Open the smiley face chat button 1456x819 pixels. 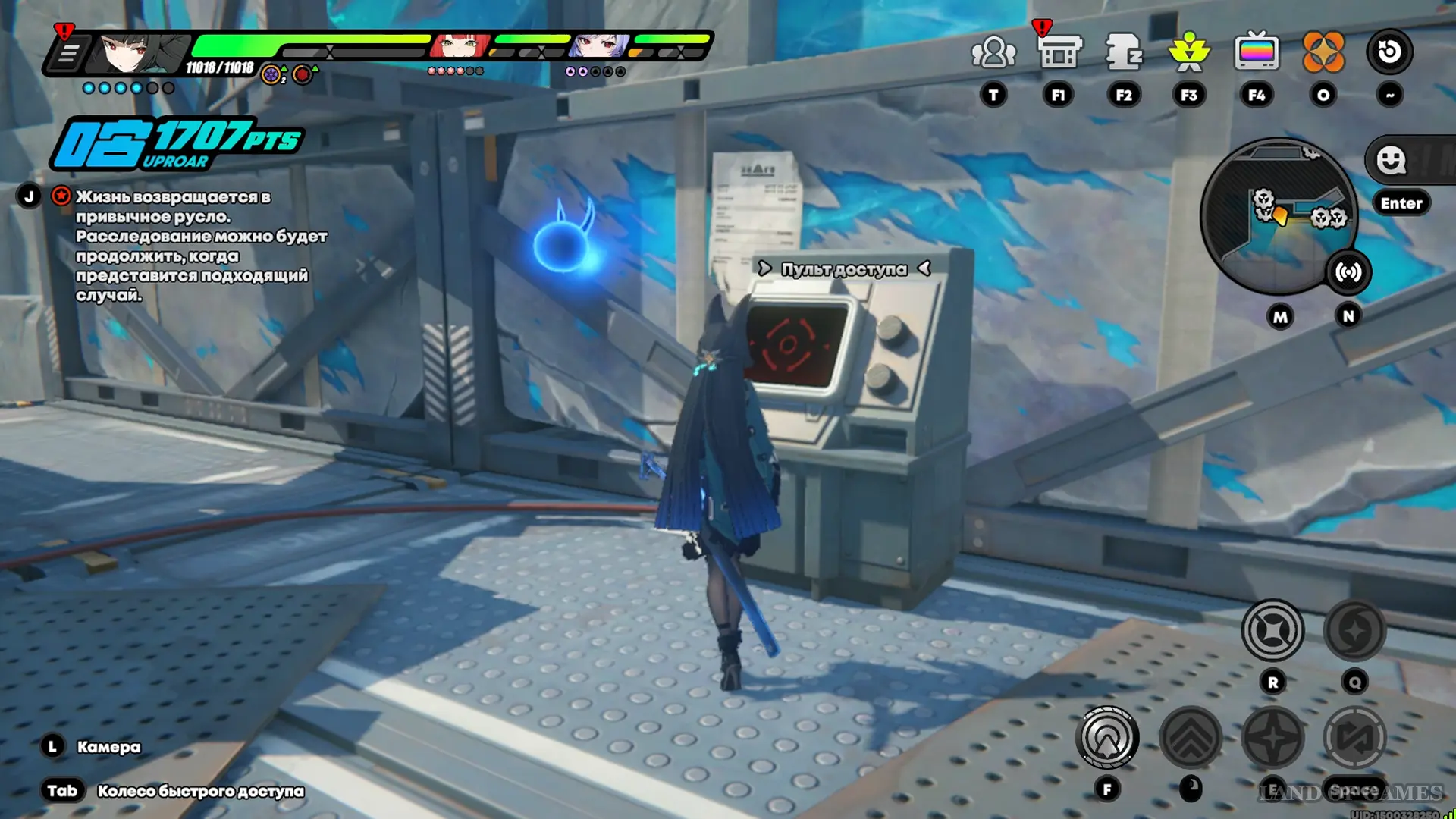coord(1391,160)
